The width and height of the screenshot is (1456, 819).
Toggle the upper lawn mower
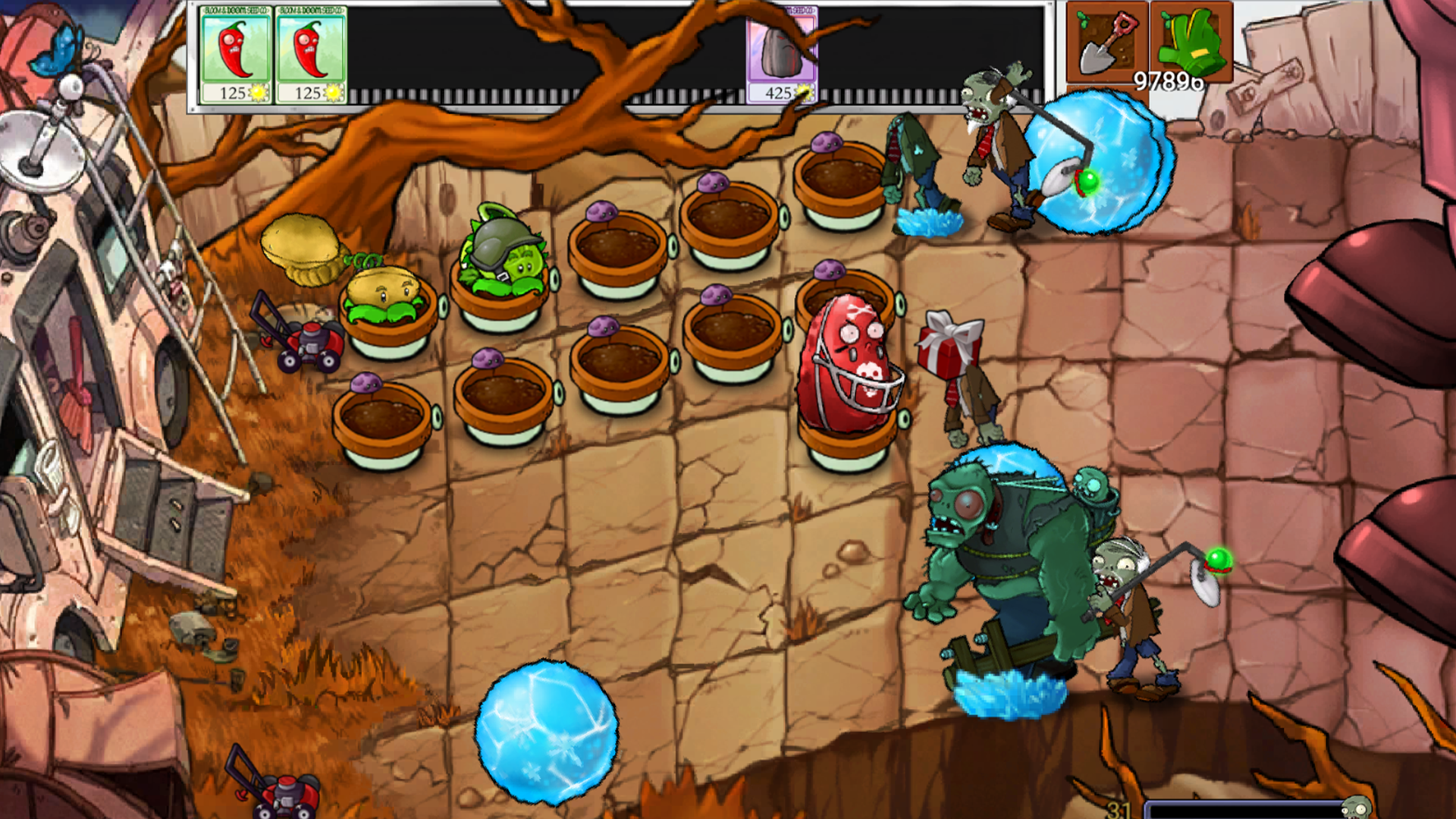[311, 341]
